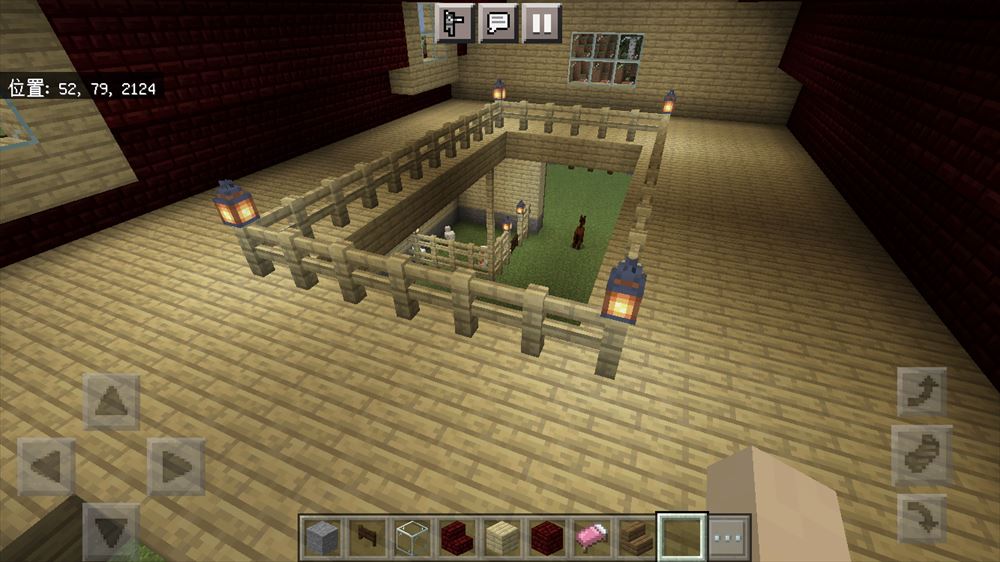
Task: Open the chat window
Action: pyautogui.click(x=498, y=22)
